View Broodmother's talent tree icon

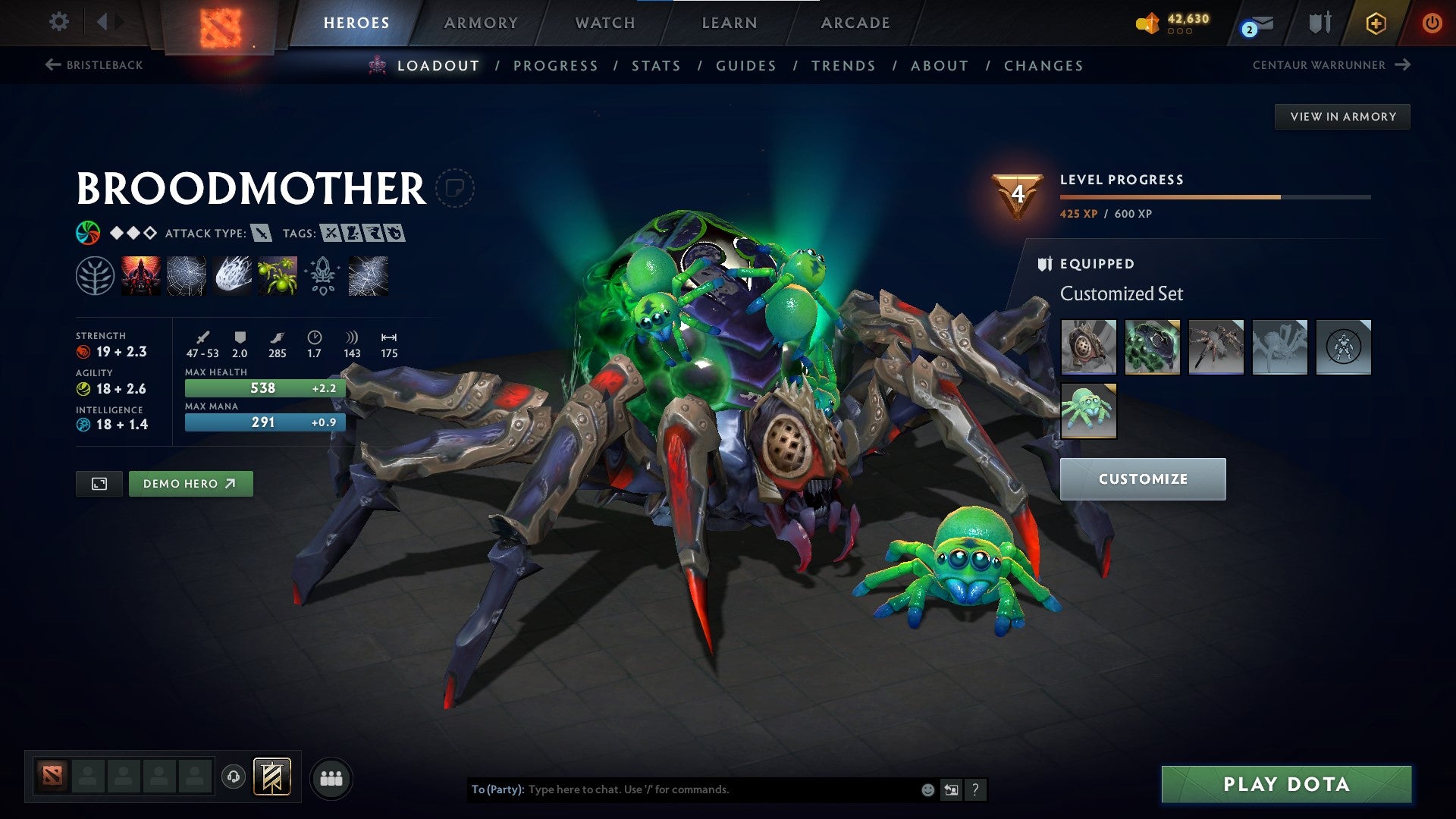[x=95, y=275]
